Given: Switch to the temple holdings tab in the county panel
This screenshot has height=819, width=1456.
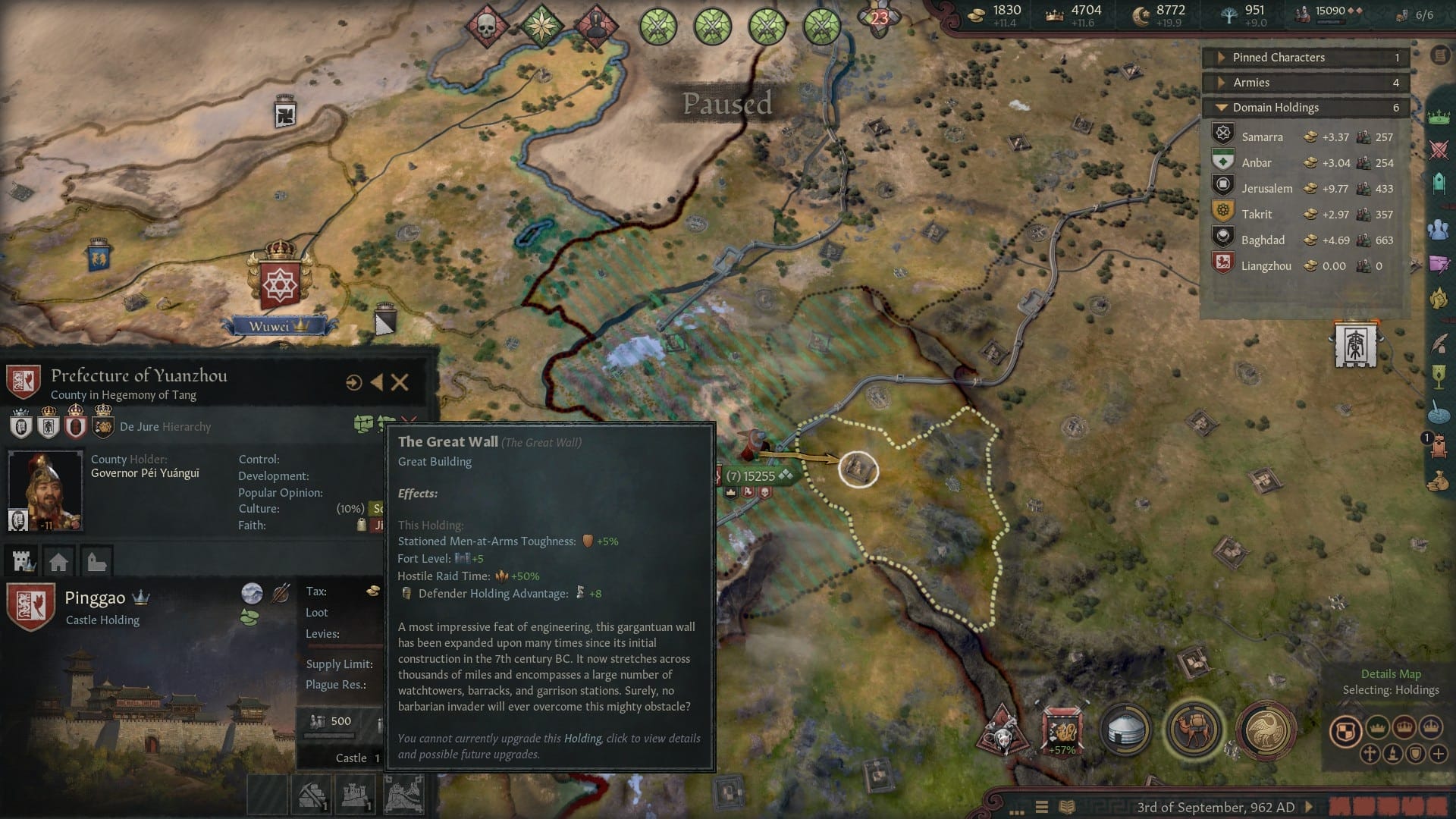Looking at the screenshot, I should coord(95,561).
